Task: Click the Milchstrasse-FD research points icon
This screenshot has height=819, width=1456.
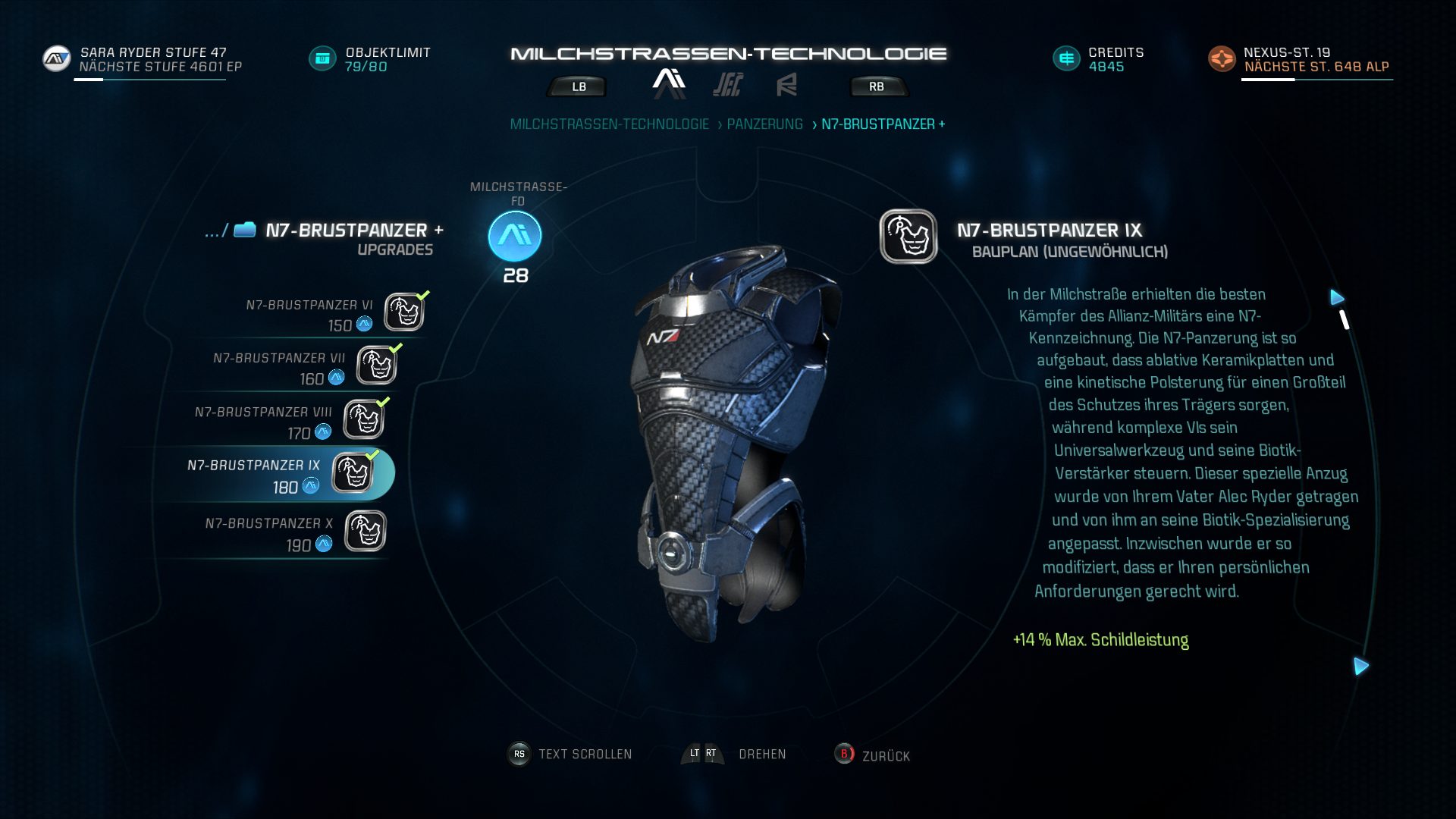Action: point(515,237)
